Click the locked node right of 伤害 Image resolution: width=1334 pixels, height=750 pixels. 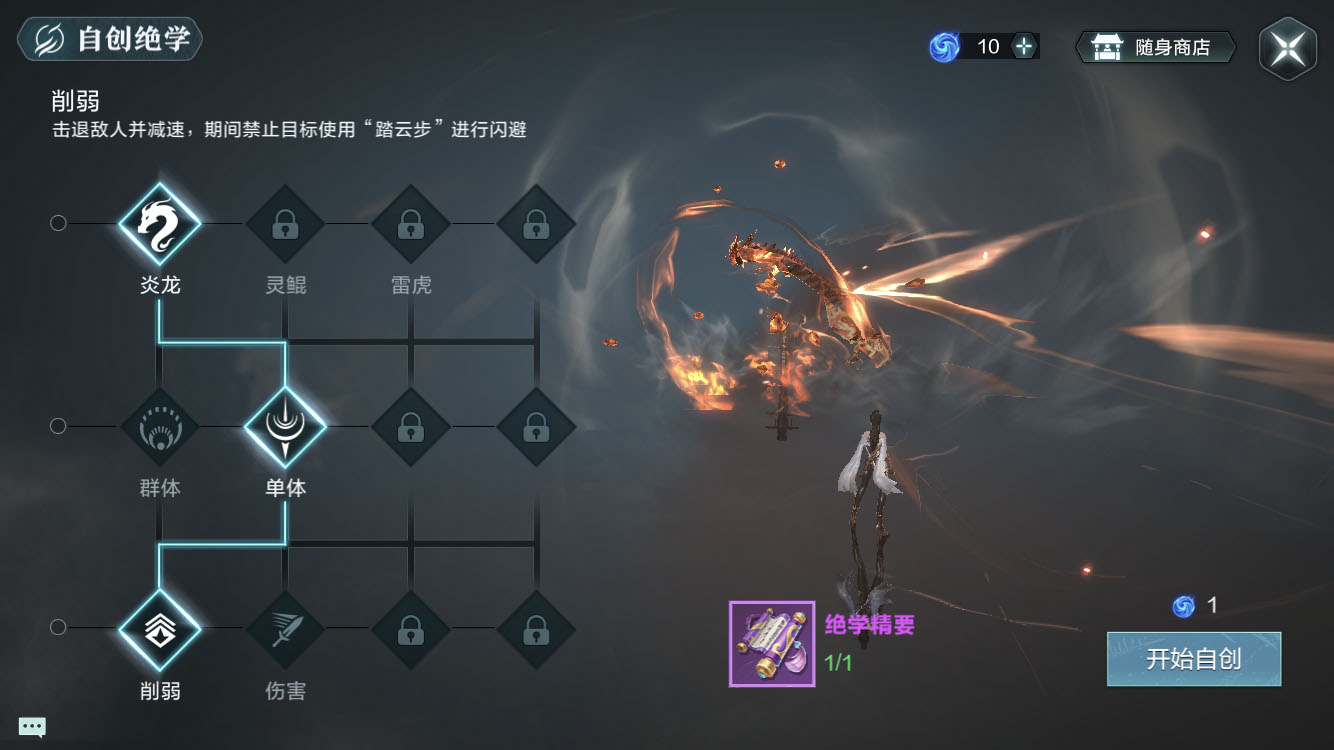(x=411, y=630)
